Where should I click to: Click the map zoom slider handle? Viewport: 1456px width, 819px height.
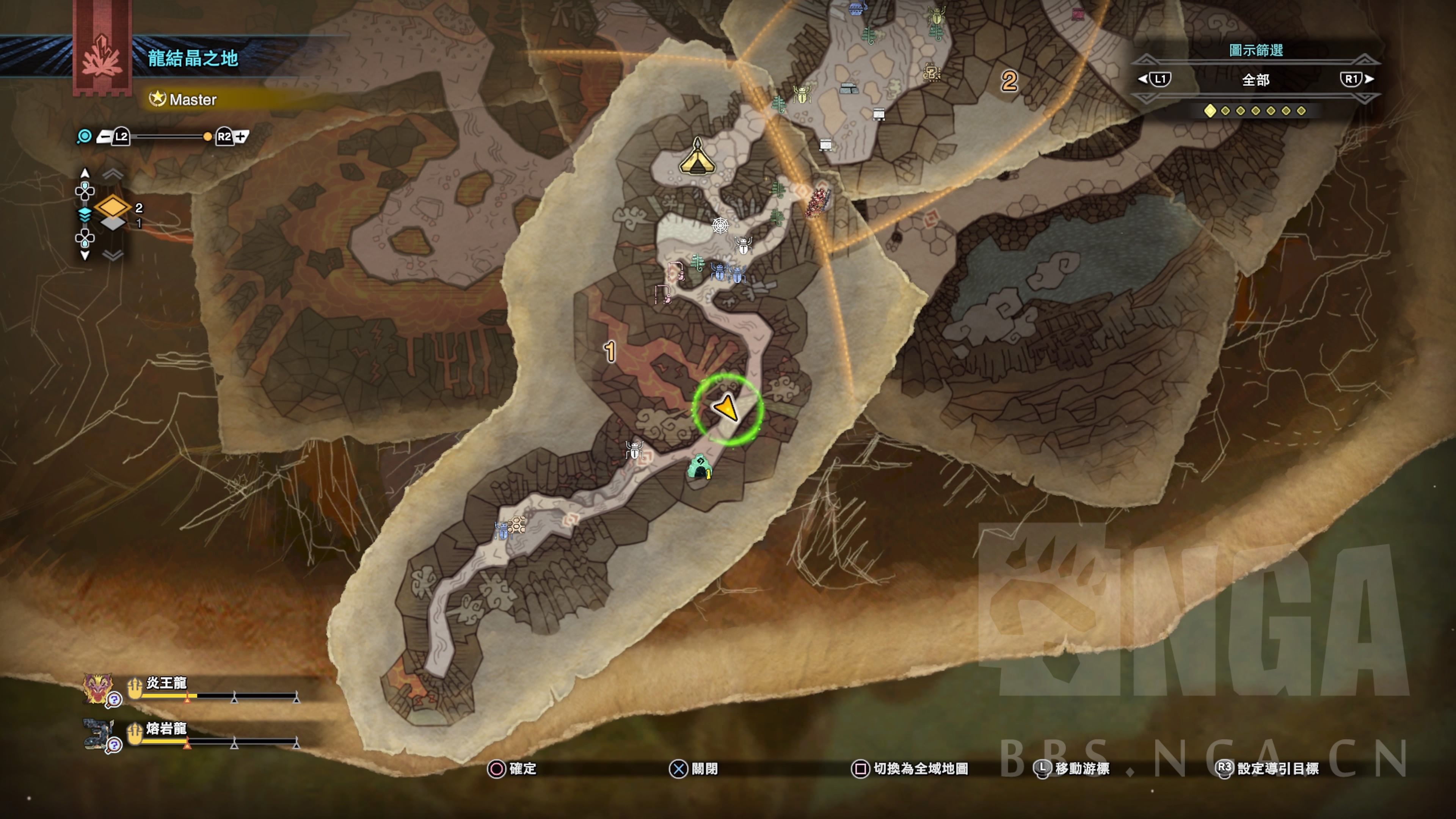point(207,137)
